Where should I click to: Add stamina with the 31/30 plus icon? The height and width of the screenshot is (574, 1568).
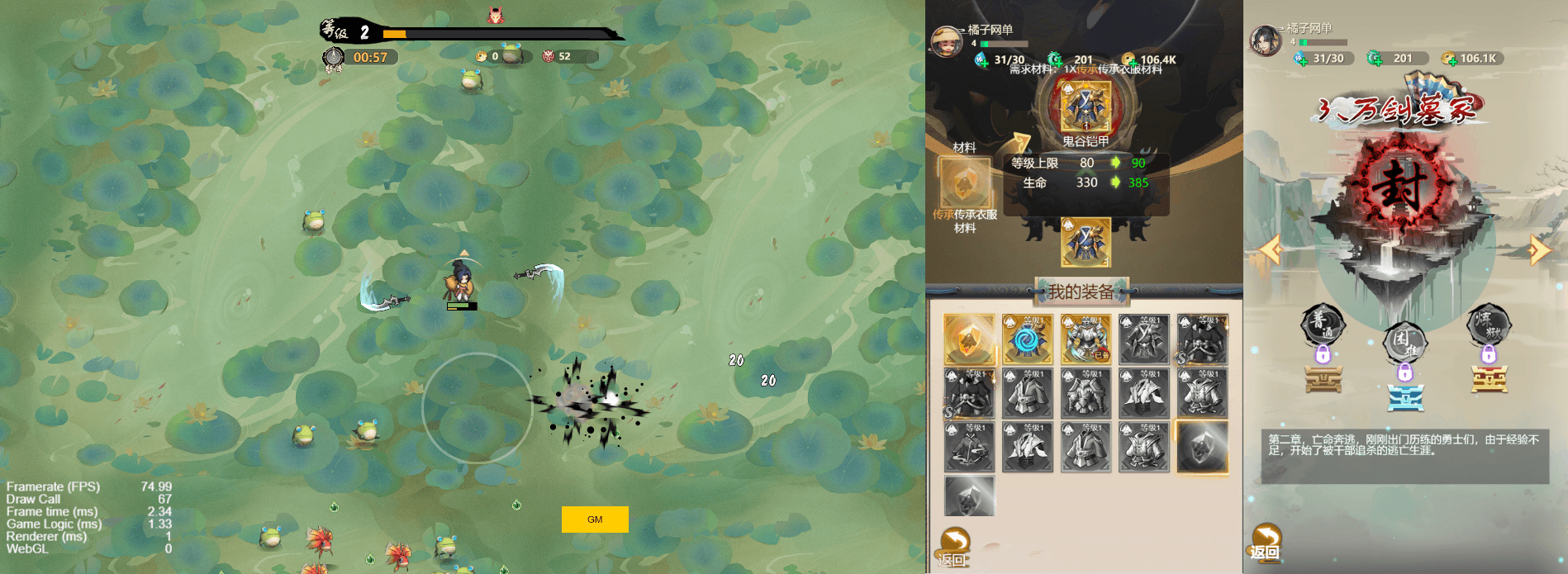1301,59
